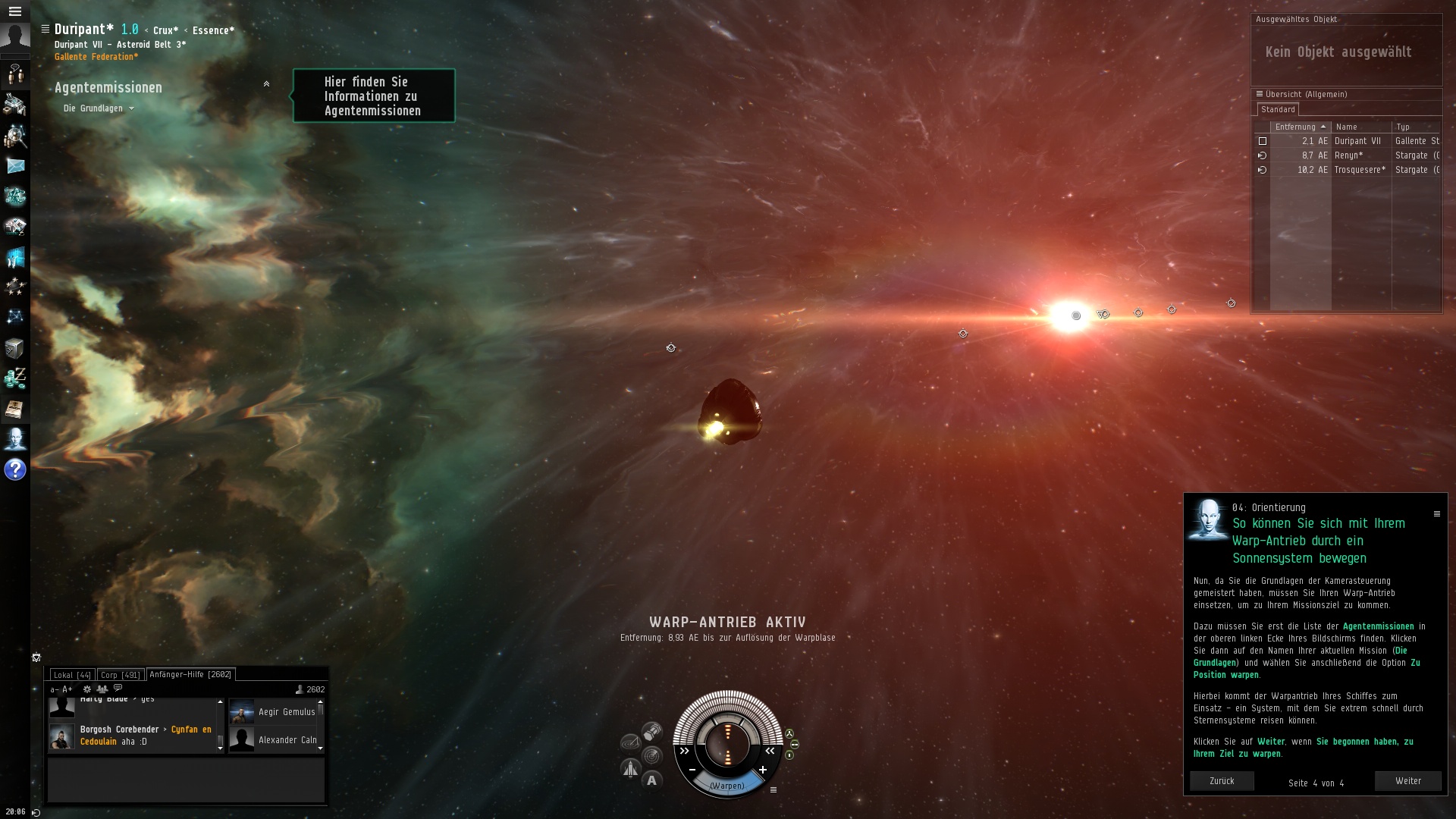Open the main hamburger menu

click(14, 11)
